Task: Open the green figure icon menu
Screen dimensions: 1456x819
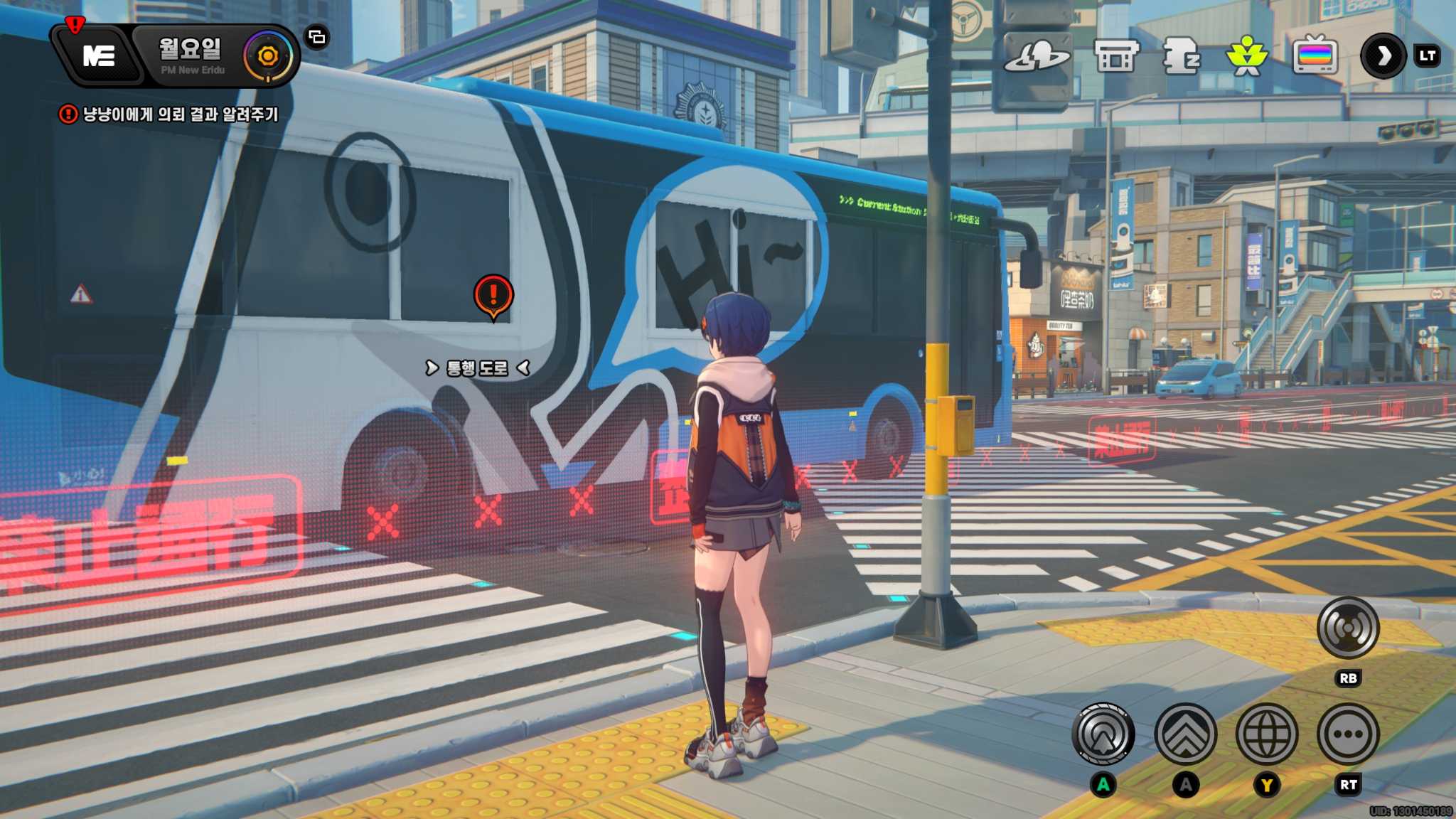Action: pos(1246,56)
